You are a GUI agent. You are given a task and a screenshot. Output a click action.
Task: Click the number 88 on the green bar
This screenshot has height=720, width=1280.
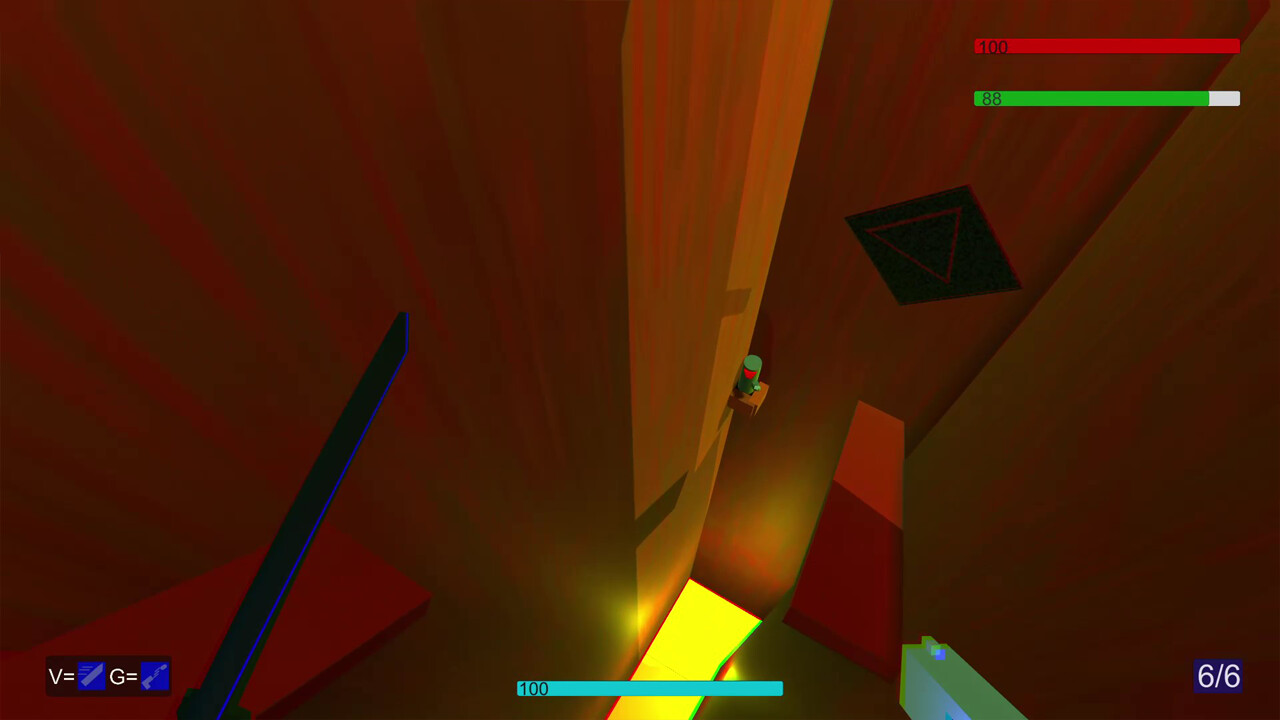pos(991,99)
